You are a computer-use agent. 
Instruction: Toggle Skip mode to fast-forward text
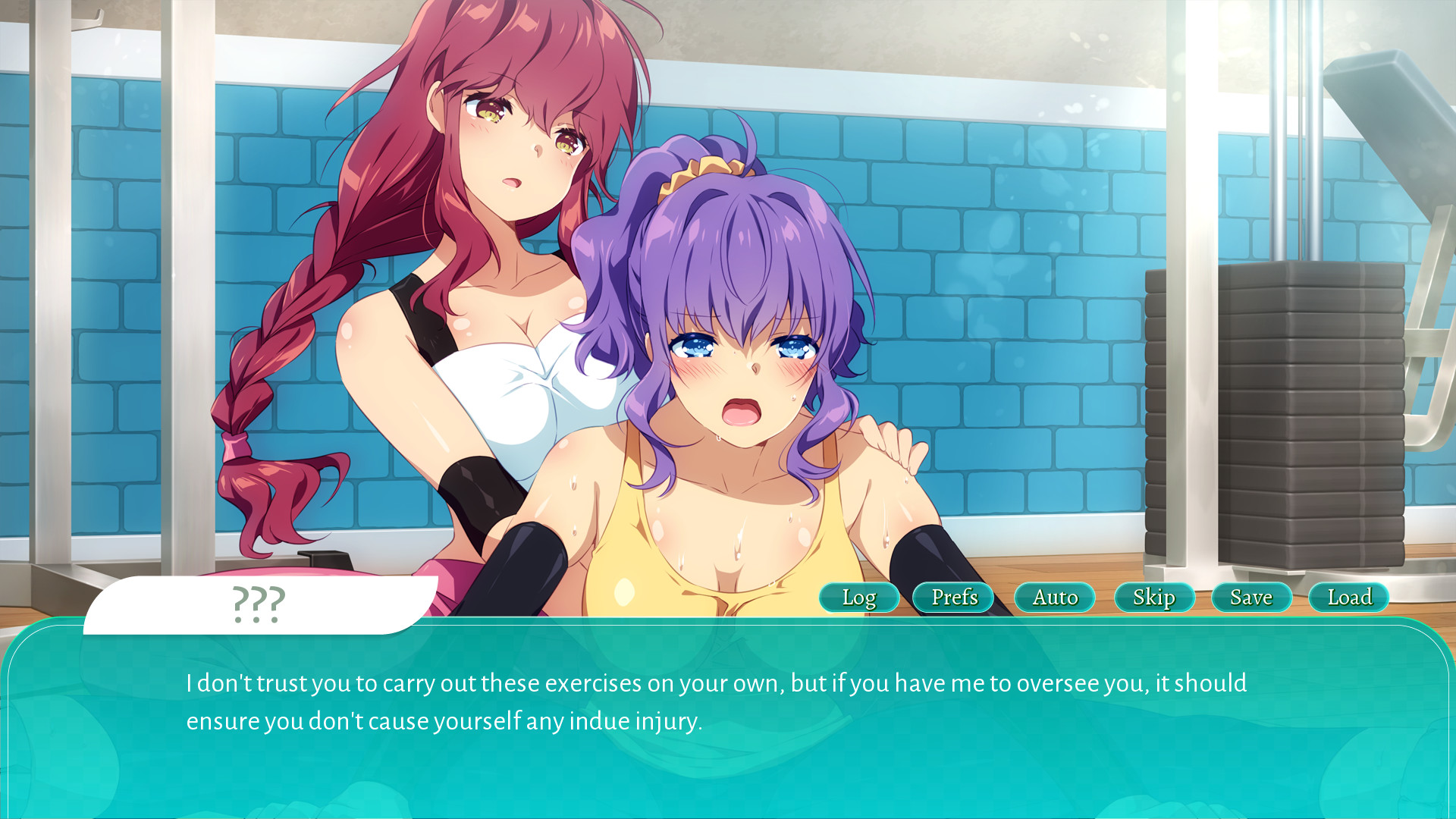pyautogui.click(x=1154, y=598)
